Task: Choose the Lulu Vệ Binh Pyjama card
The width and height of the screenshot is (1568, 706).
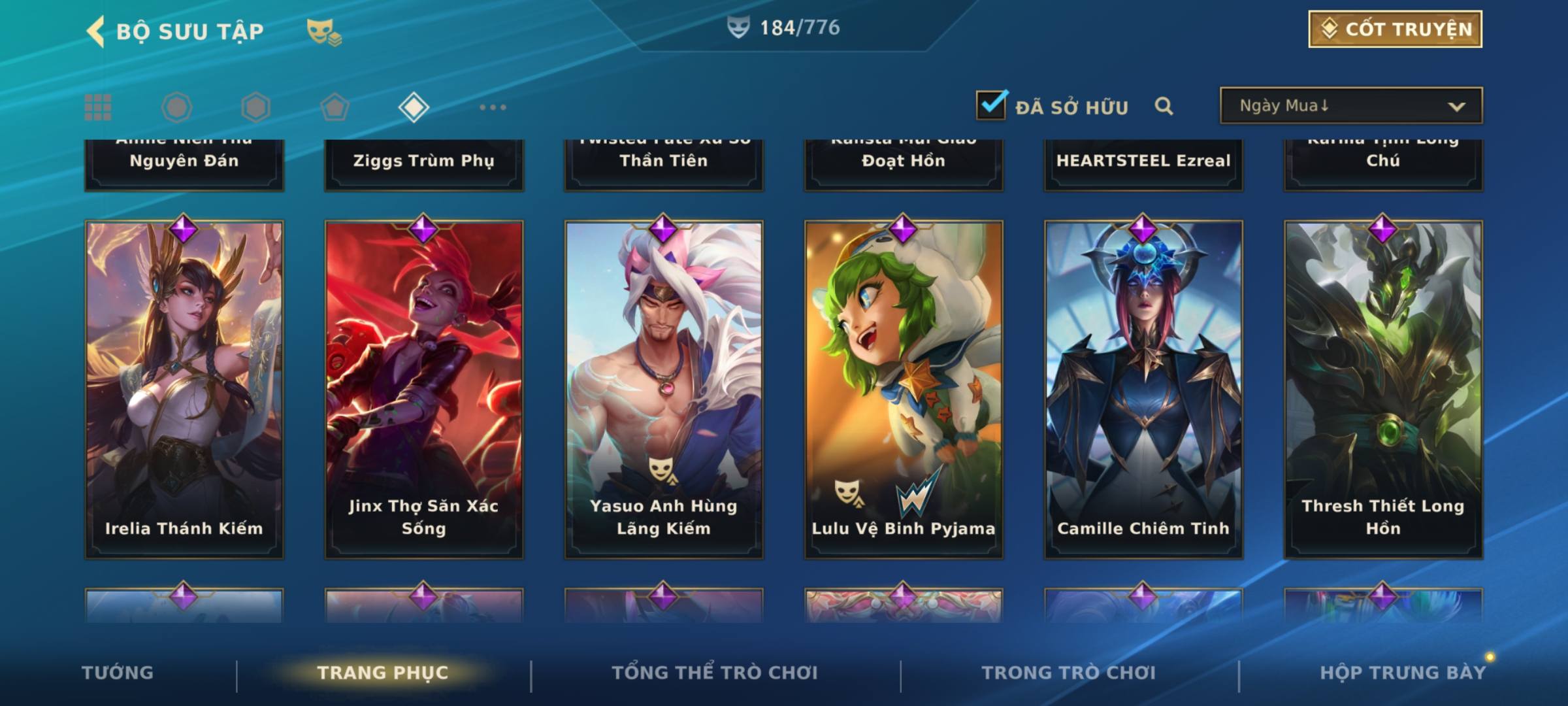Action: coord(904,390)
